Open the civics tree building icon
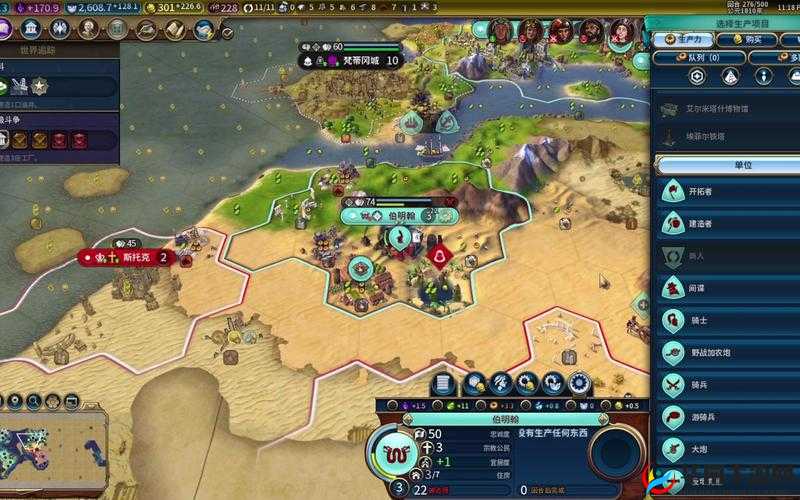 [30, 27]
